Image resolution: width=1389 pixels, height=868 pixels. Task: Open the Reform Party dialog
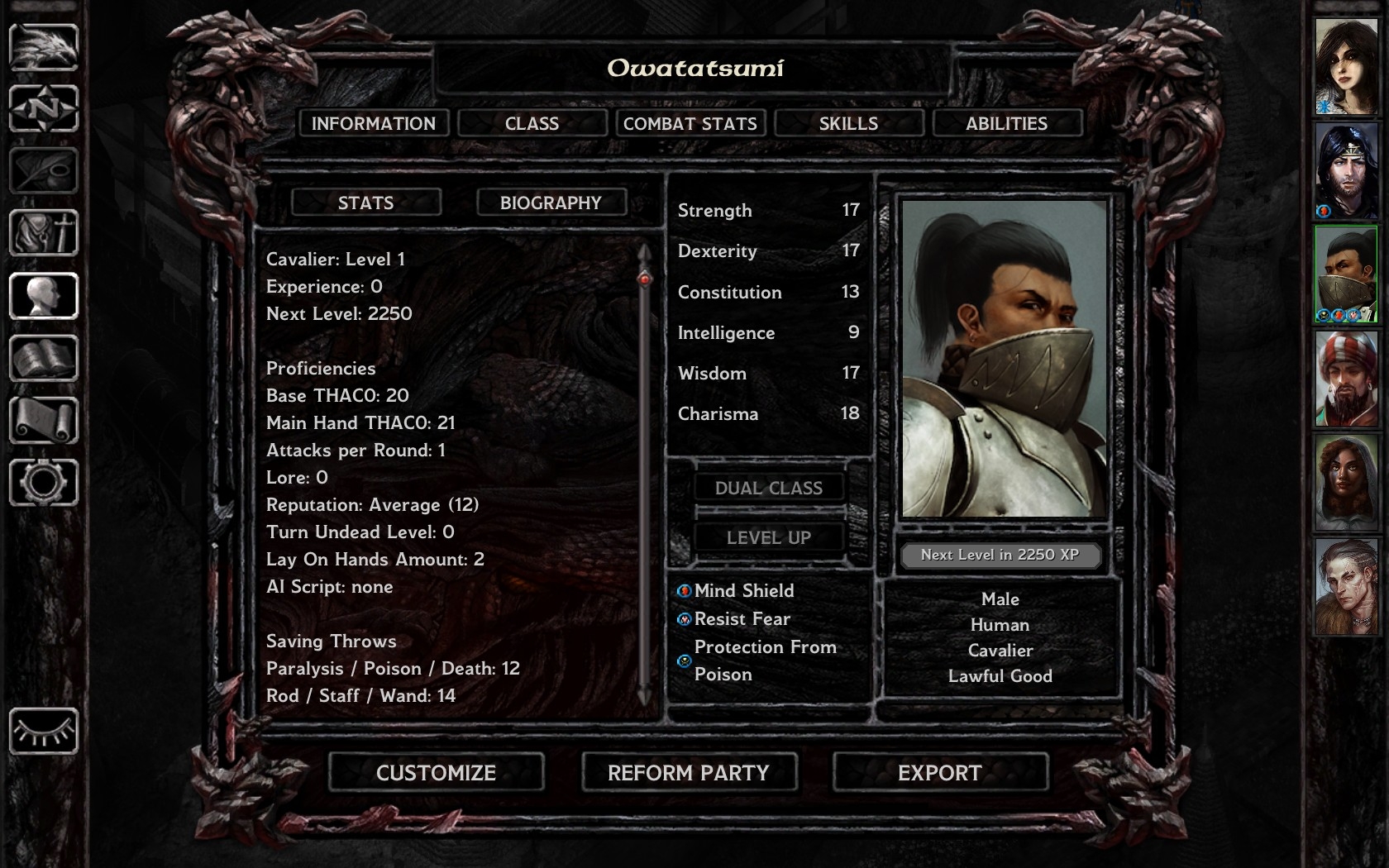point(689,773)
